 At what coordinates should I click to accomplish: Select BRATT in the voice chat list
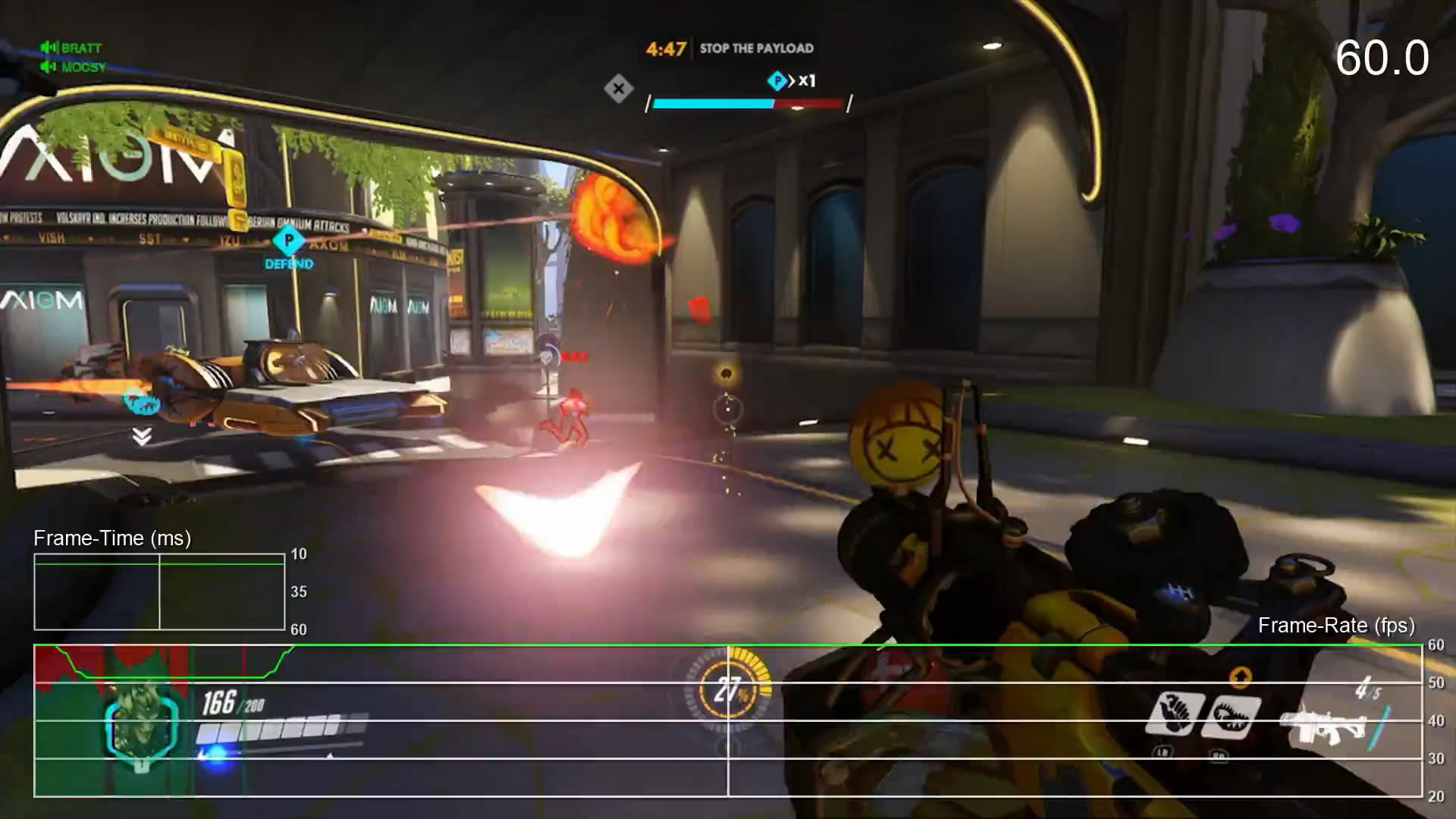click(81, 48)
